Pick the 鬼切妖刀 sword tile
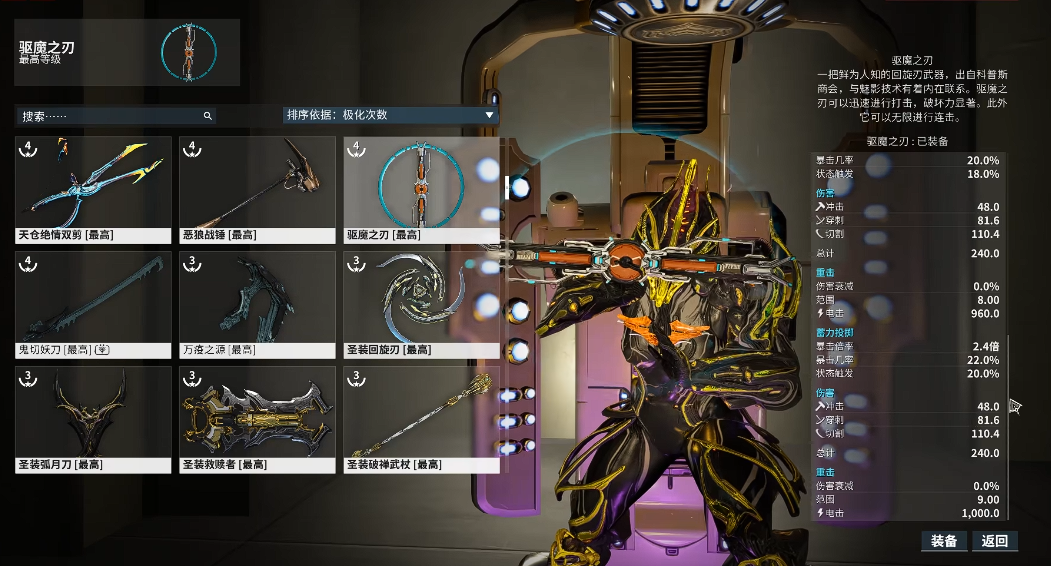 click(93, 304)
